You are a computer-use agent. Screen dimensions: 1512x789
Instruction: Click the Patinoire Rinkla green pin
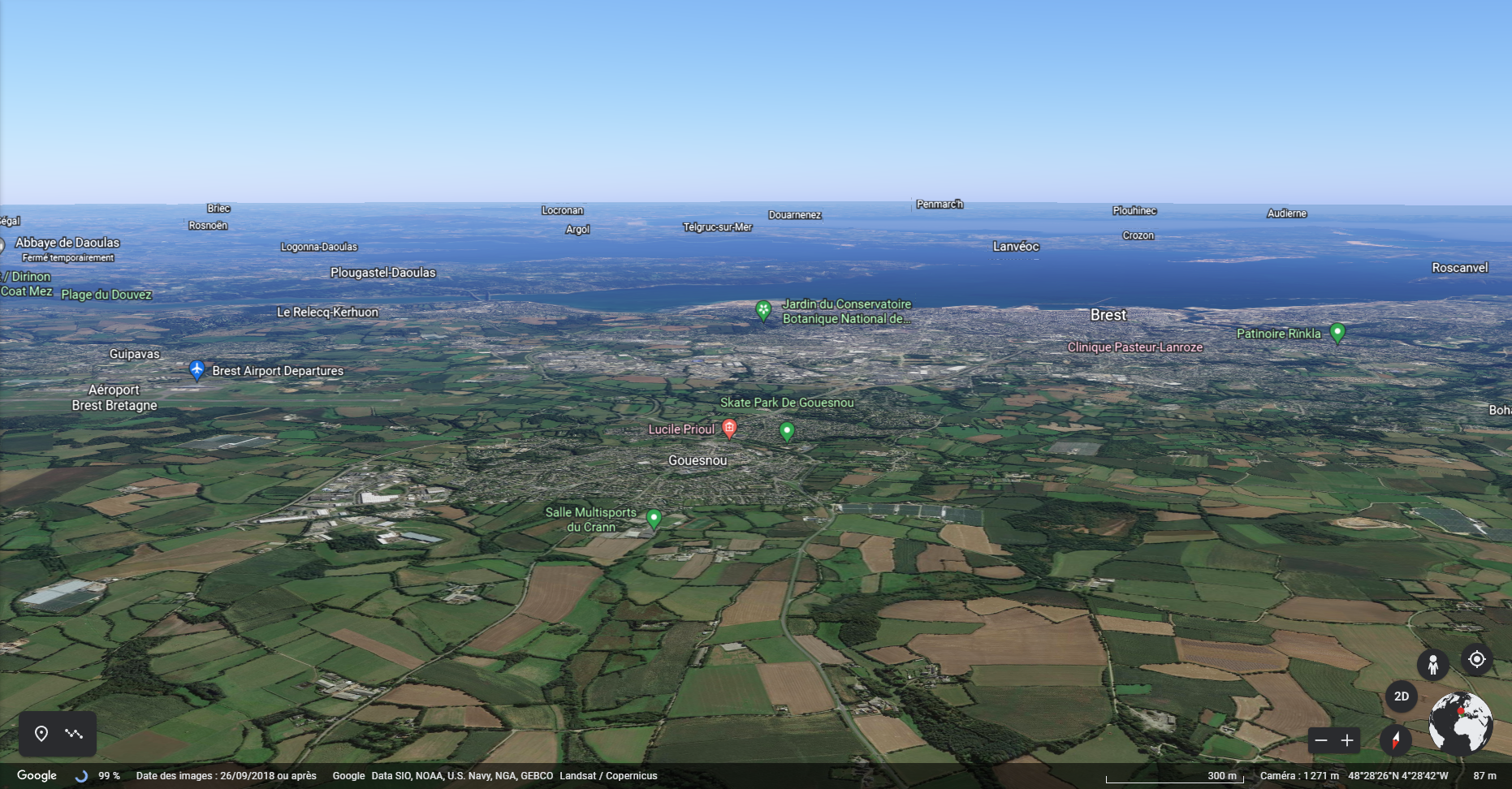(1337, 332)
